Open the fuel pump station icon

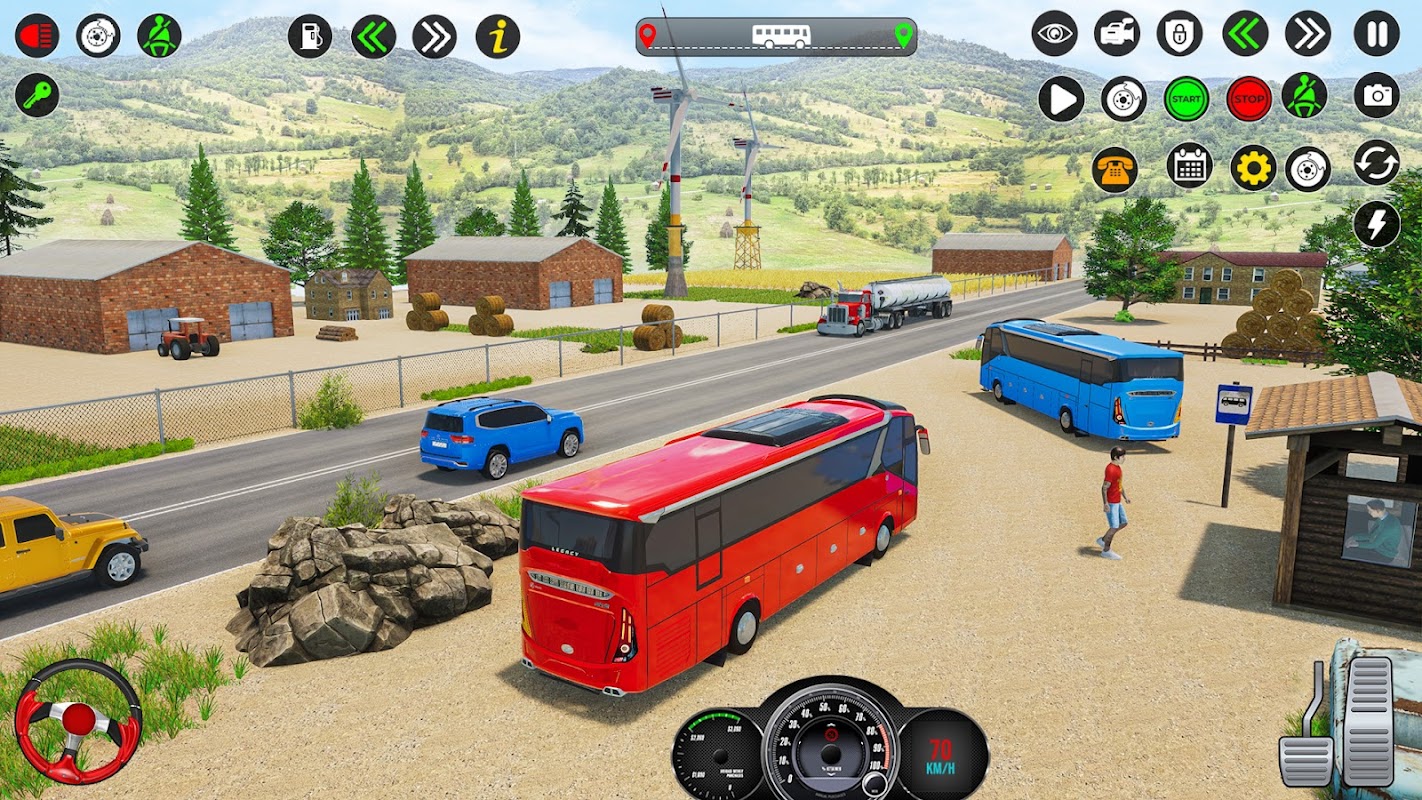[310, 36]
